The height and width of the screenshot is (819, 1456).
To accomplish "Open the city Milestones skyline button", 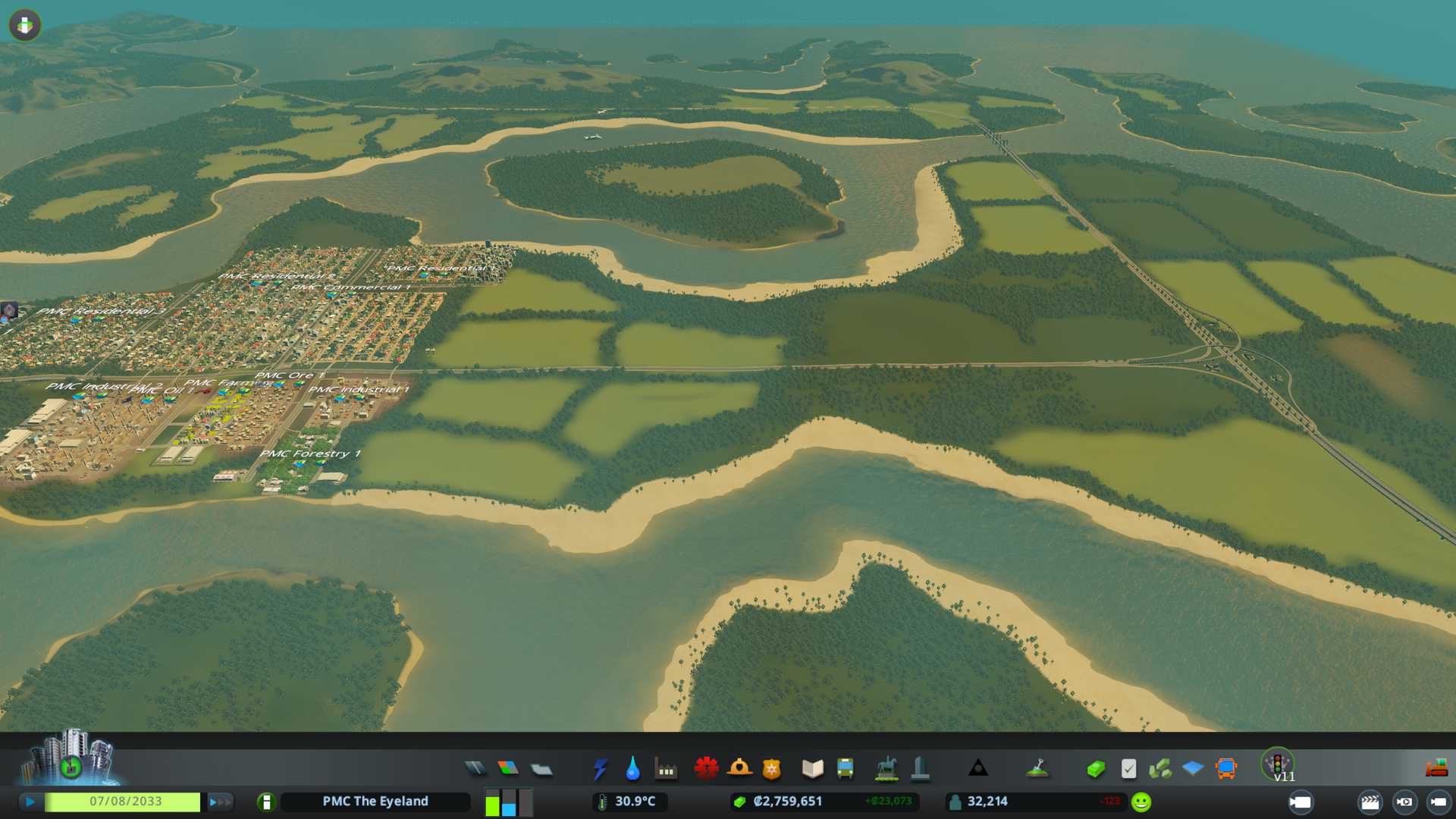I will (71, 758).
